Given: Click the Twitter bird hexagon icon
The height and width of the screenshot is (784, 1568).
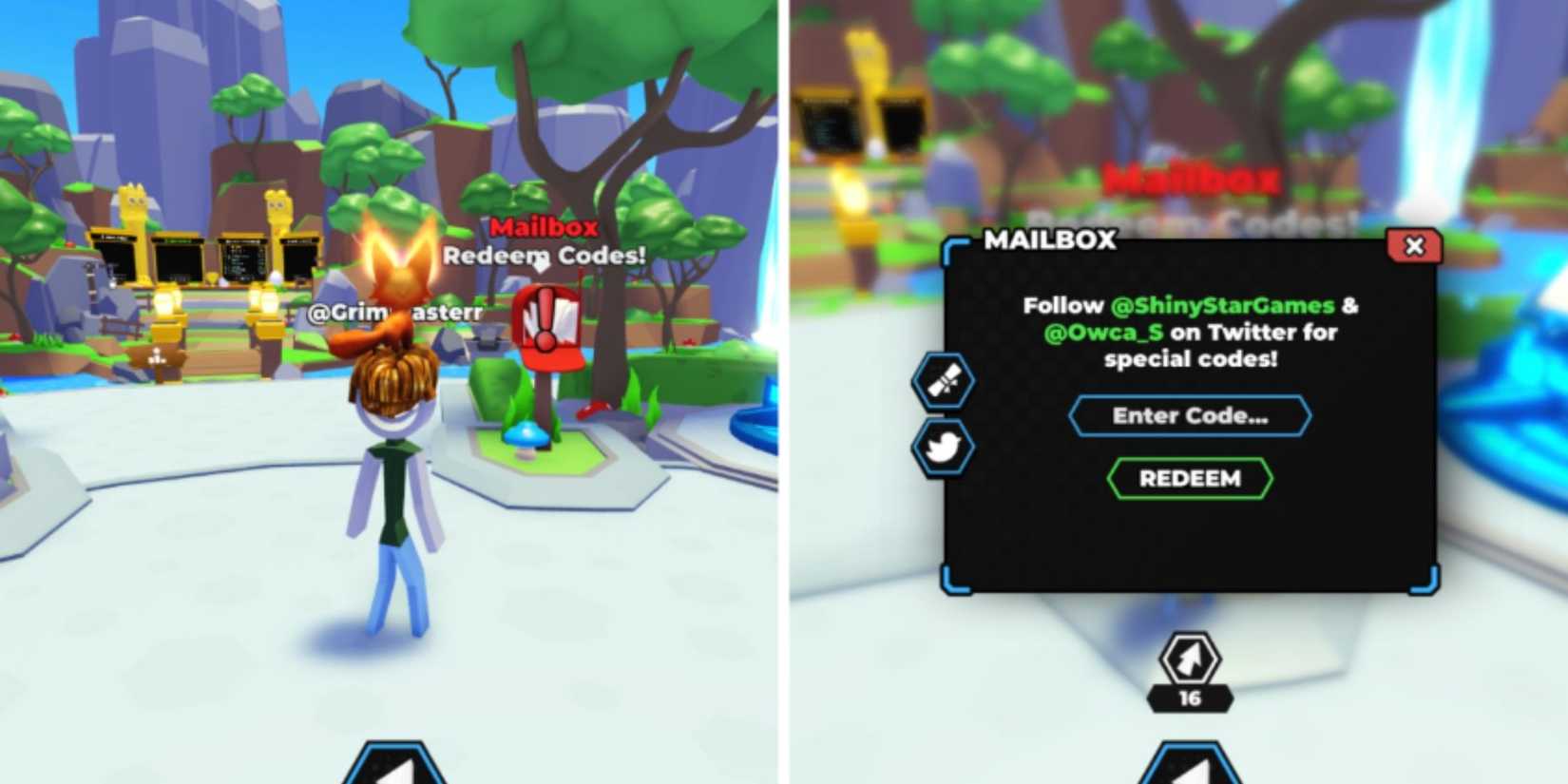Looking at the screenshot, I should tap(941, 449).
